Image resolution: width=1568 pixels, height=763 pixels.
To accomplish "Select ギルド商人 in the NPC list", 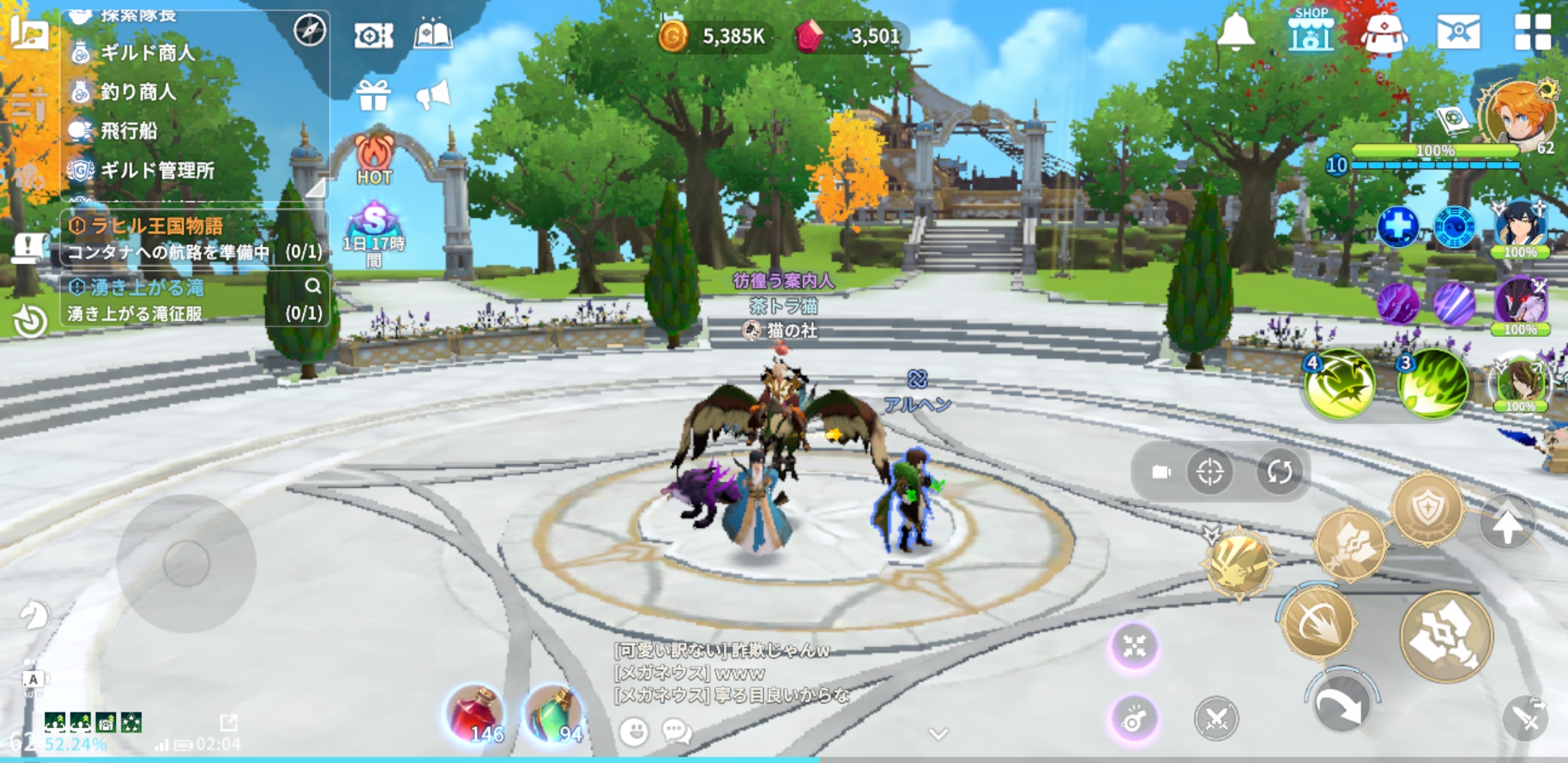I will click(146, 53).
